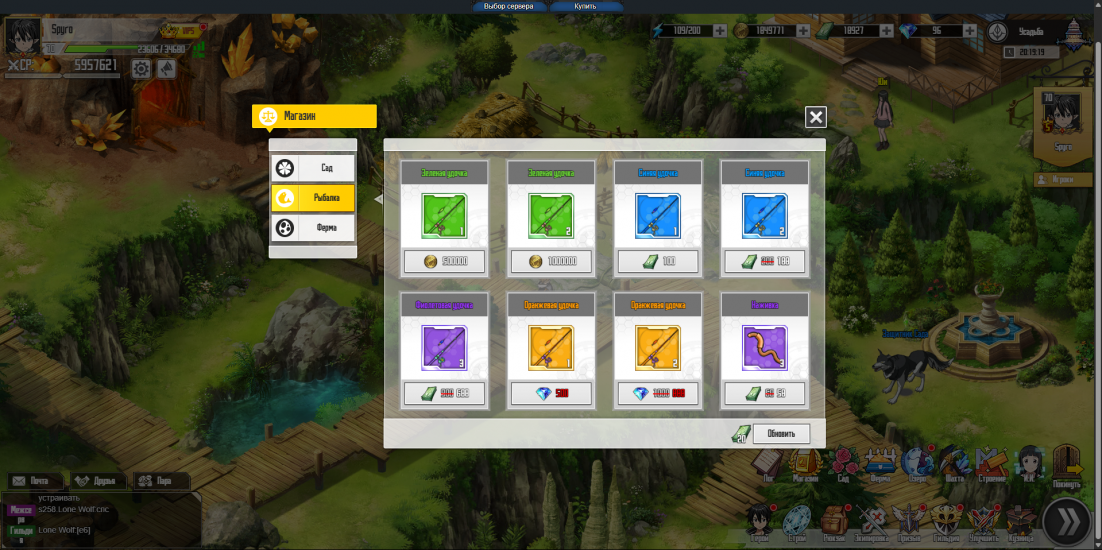Open the Почта mail button
Image resolution: width=1102 pixels, height=550 pixels.
(33, 481)
